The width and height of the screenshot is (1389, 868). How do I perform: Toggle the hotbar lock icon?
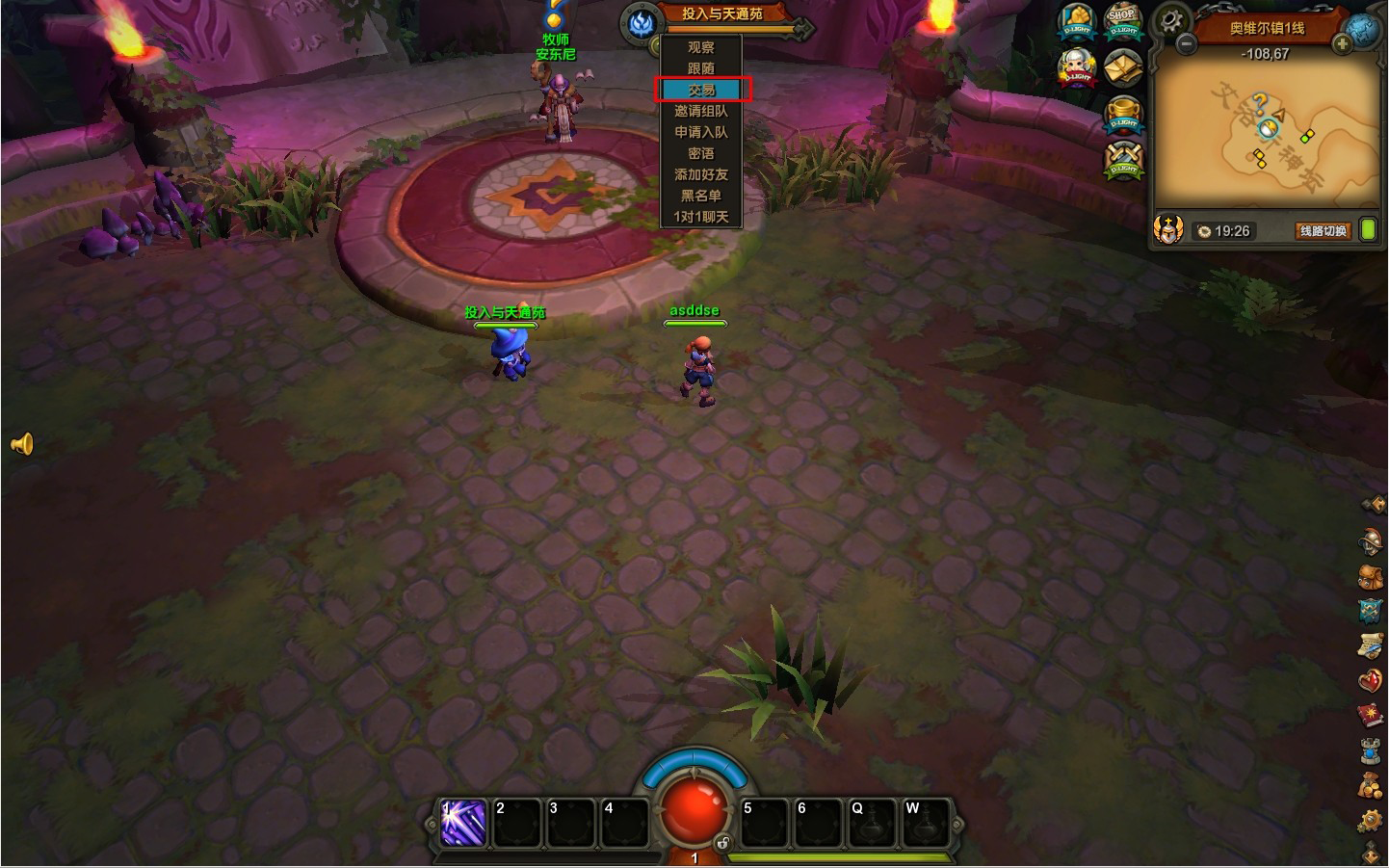722,843
